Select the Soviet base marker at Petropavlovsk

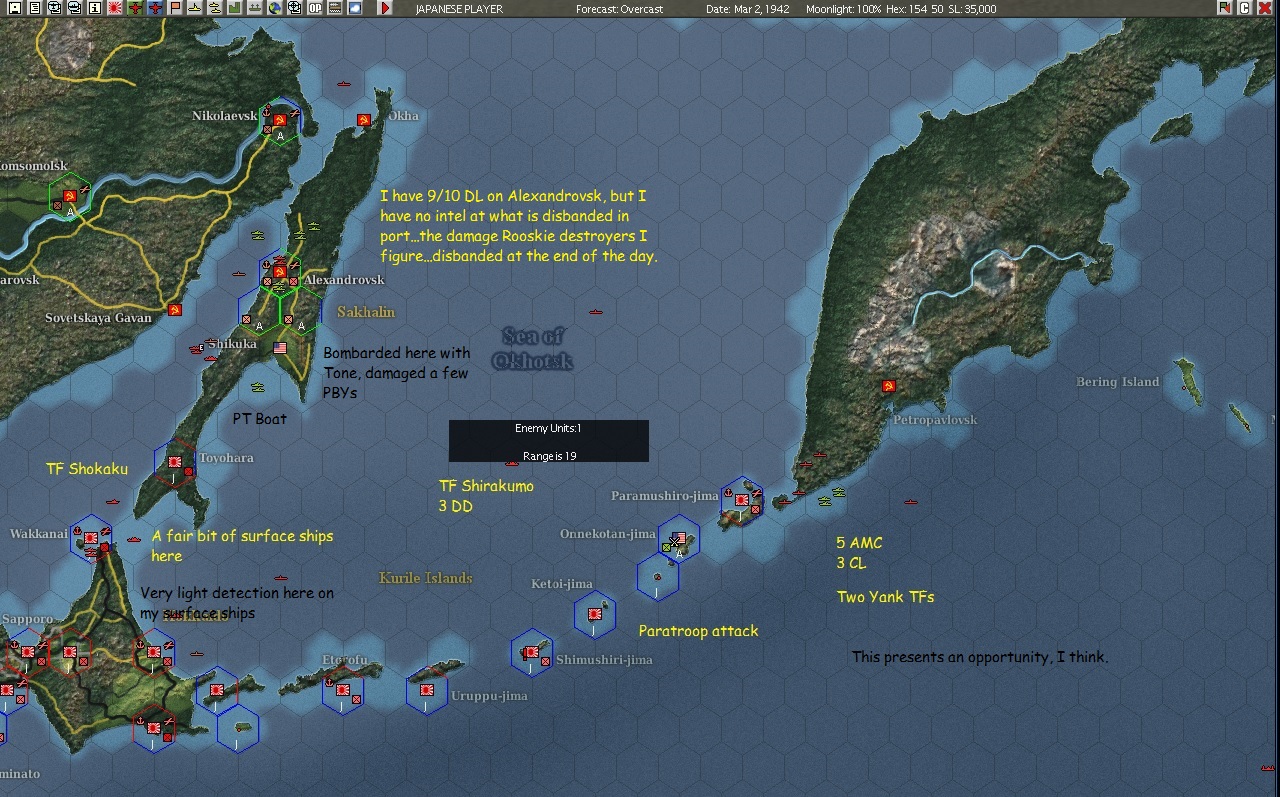click(x=889, y=386)
